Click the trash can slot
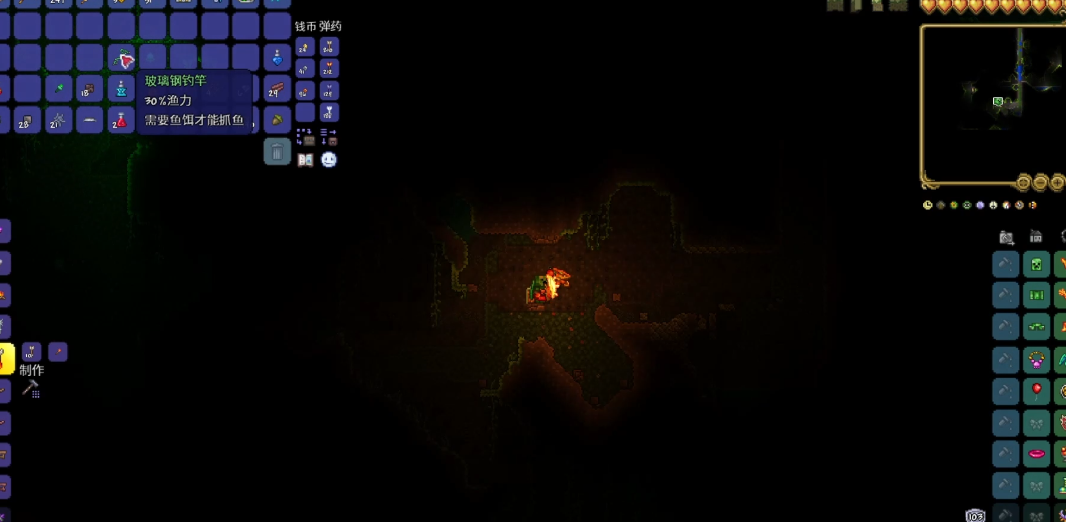This screenshot has height=522, width=1066. pos(277,152)
